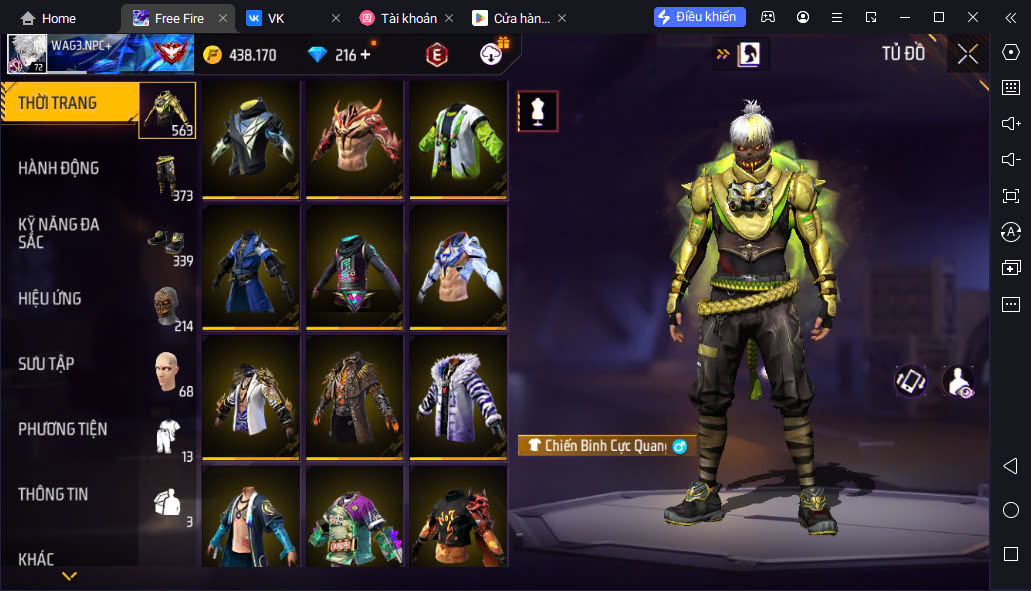Open the download cloud gift icon

(493, 54)
